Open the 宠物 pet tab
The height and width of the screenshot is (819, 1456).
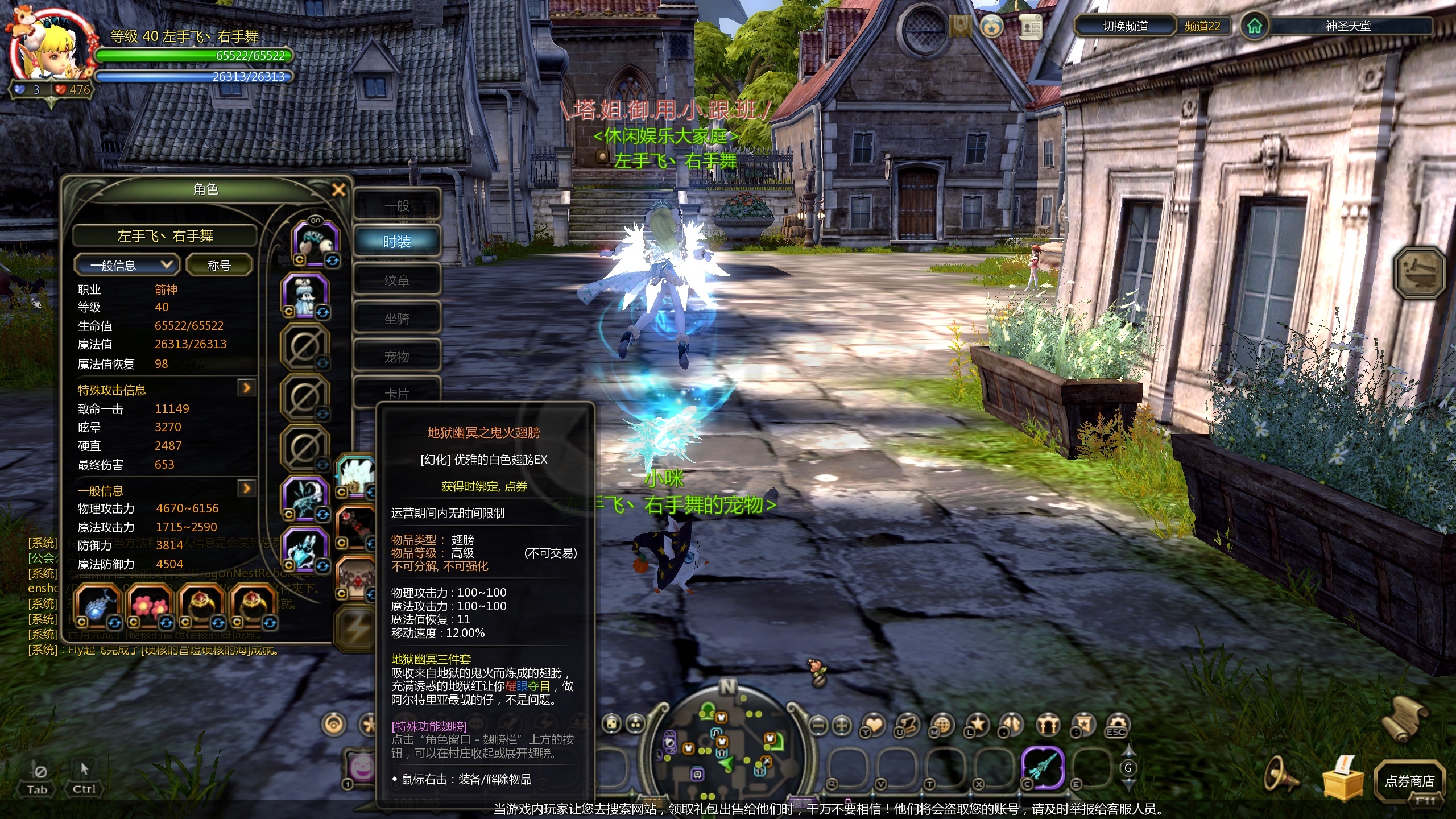point(397,357)
